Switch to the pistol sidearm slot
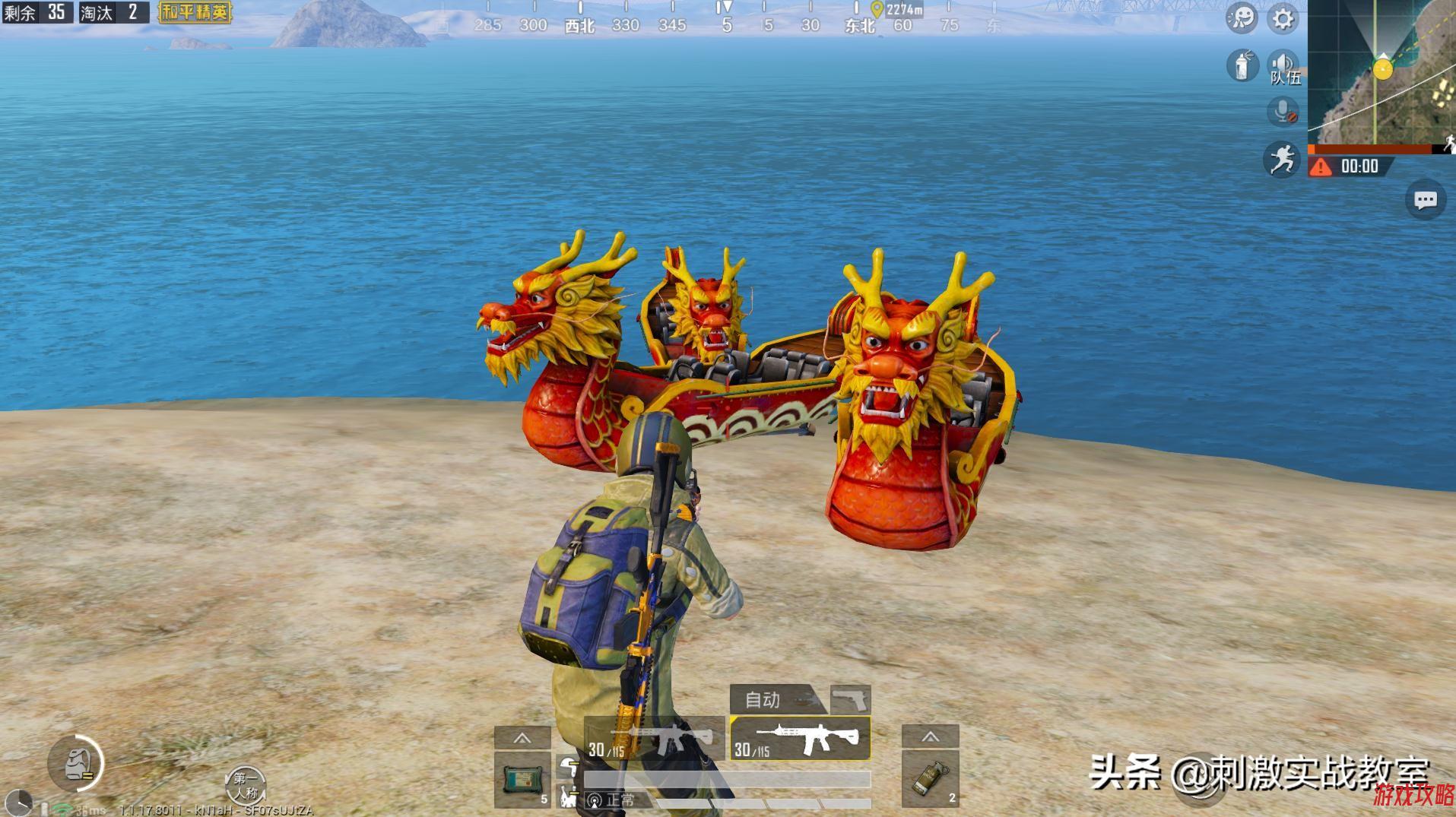The width and height of the screenshot is (1456, 817). click(851, 698)
